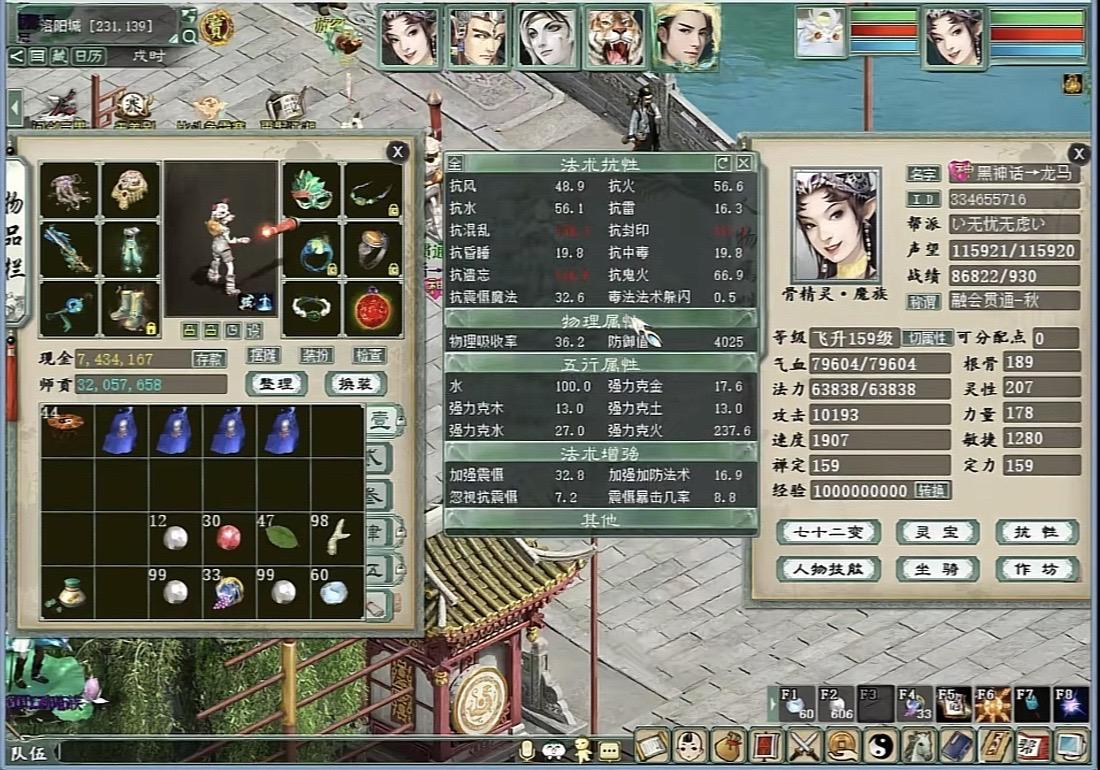Image resolution: width=1100 pixels, height=770 pixels.
Task: Close the spell resistance popup
Action: point(744,162)
